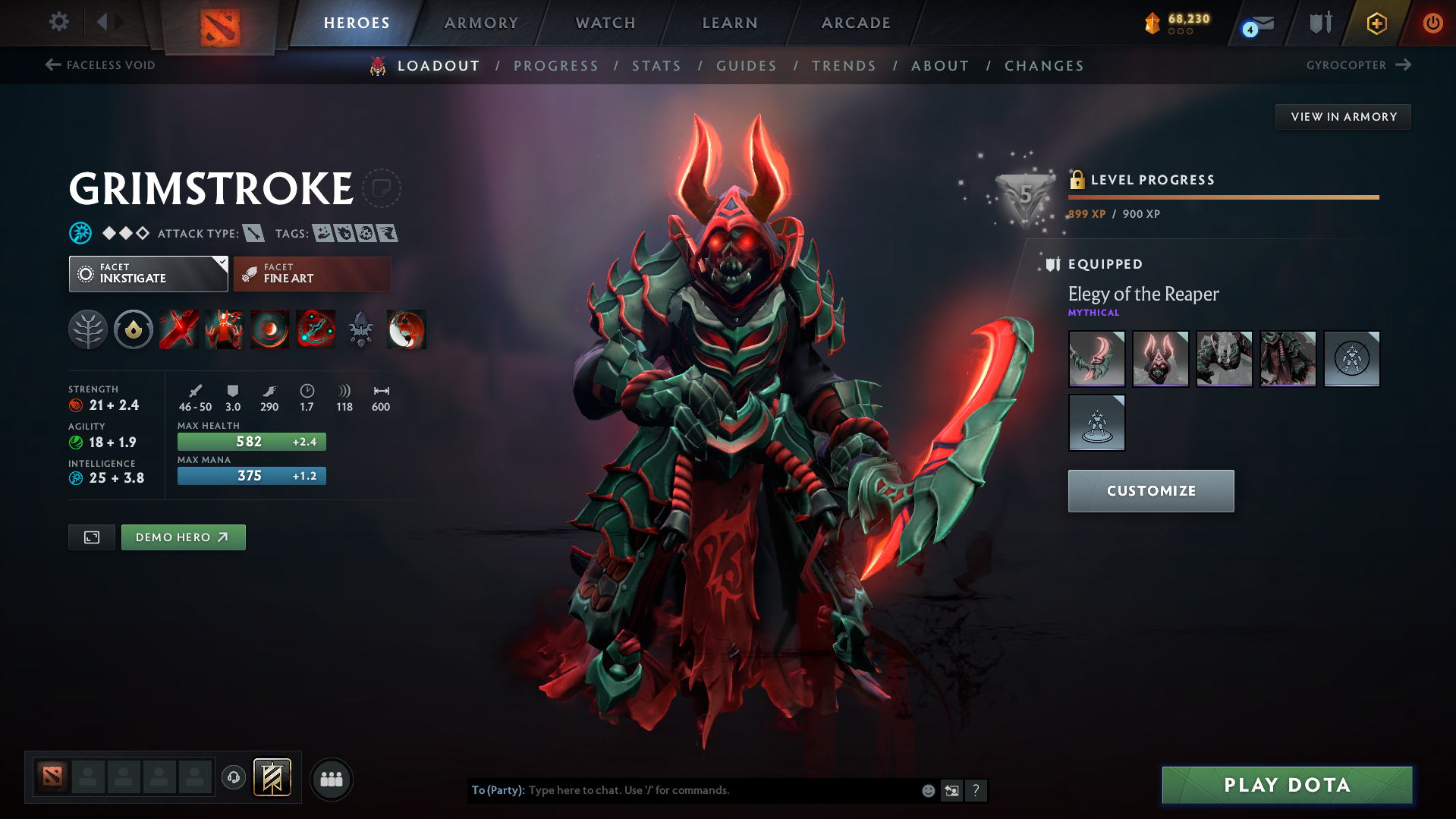Screen dimensions: 1456x819
Task: Toggle the enlarged portrait view beside DEMO HERO
Action: point(91,537)
